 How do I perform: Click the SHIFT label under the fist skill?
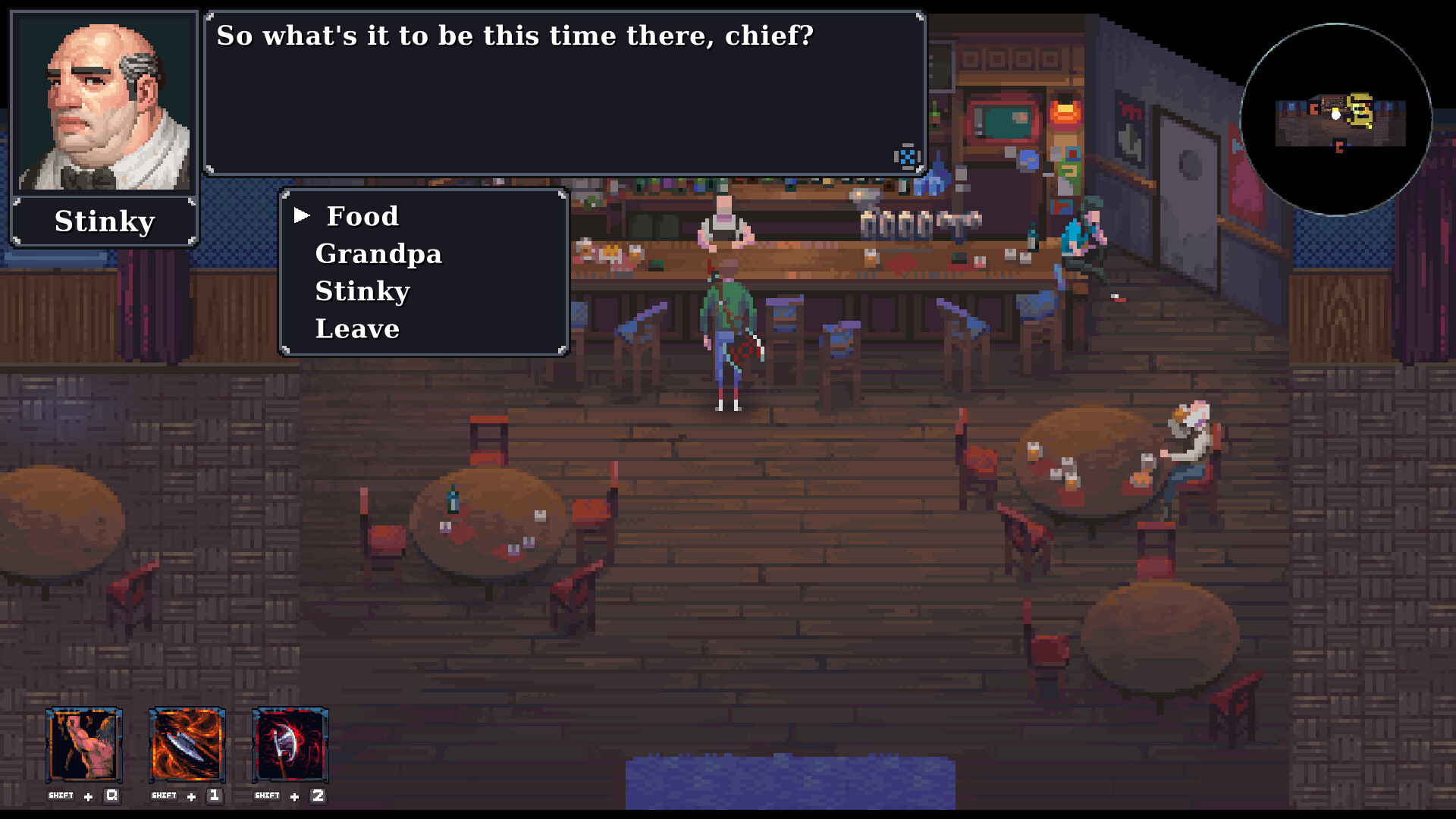coord(61,795)
